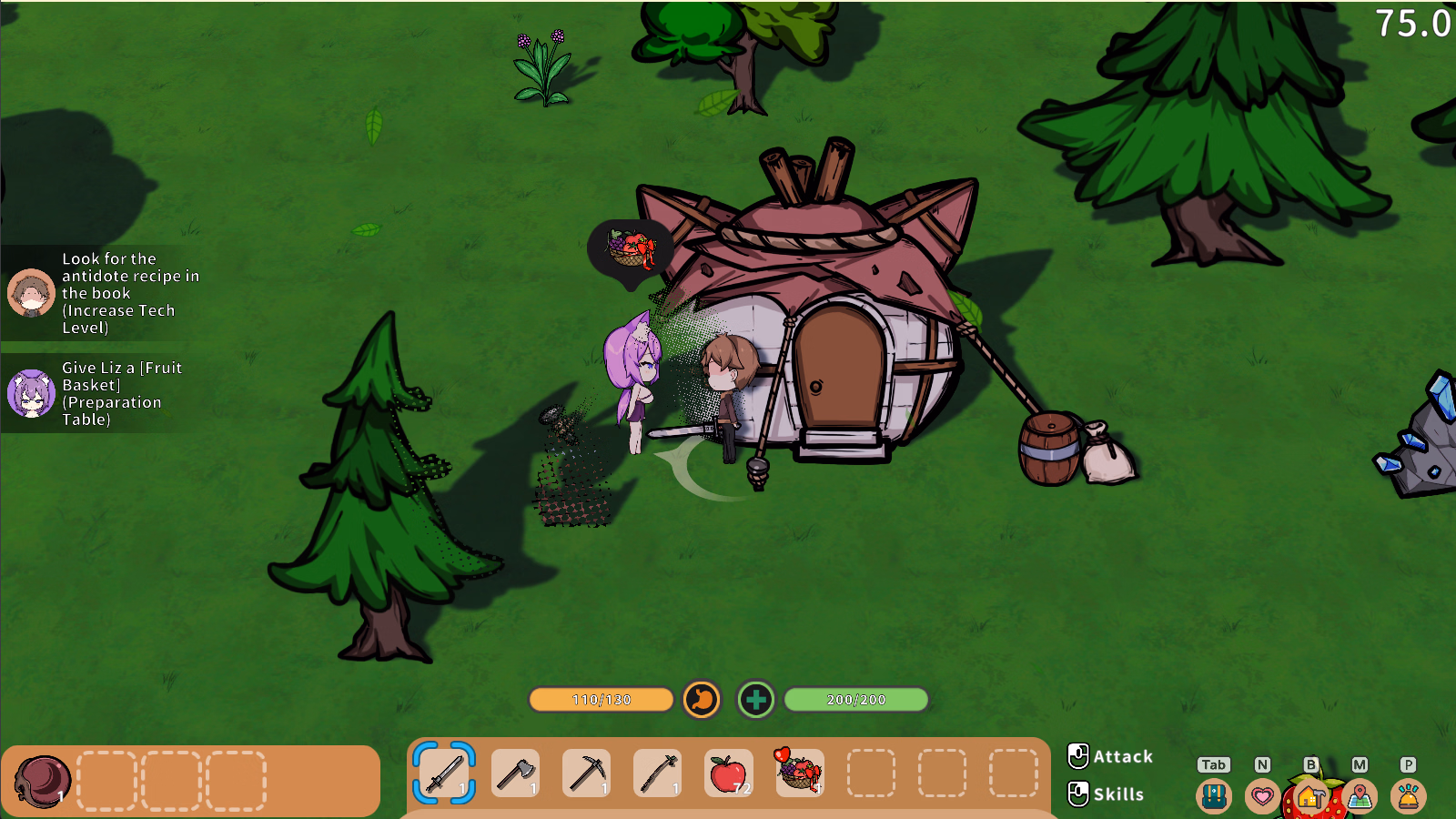Select the fruit basket hotbar item
Image resolution: width=1456 pixels, height=819 pixels.
[799, 772]
